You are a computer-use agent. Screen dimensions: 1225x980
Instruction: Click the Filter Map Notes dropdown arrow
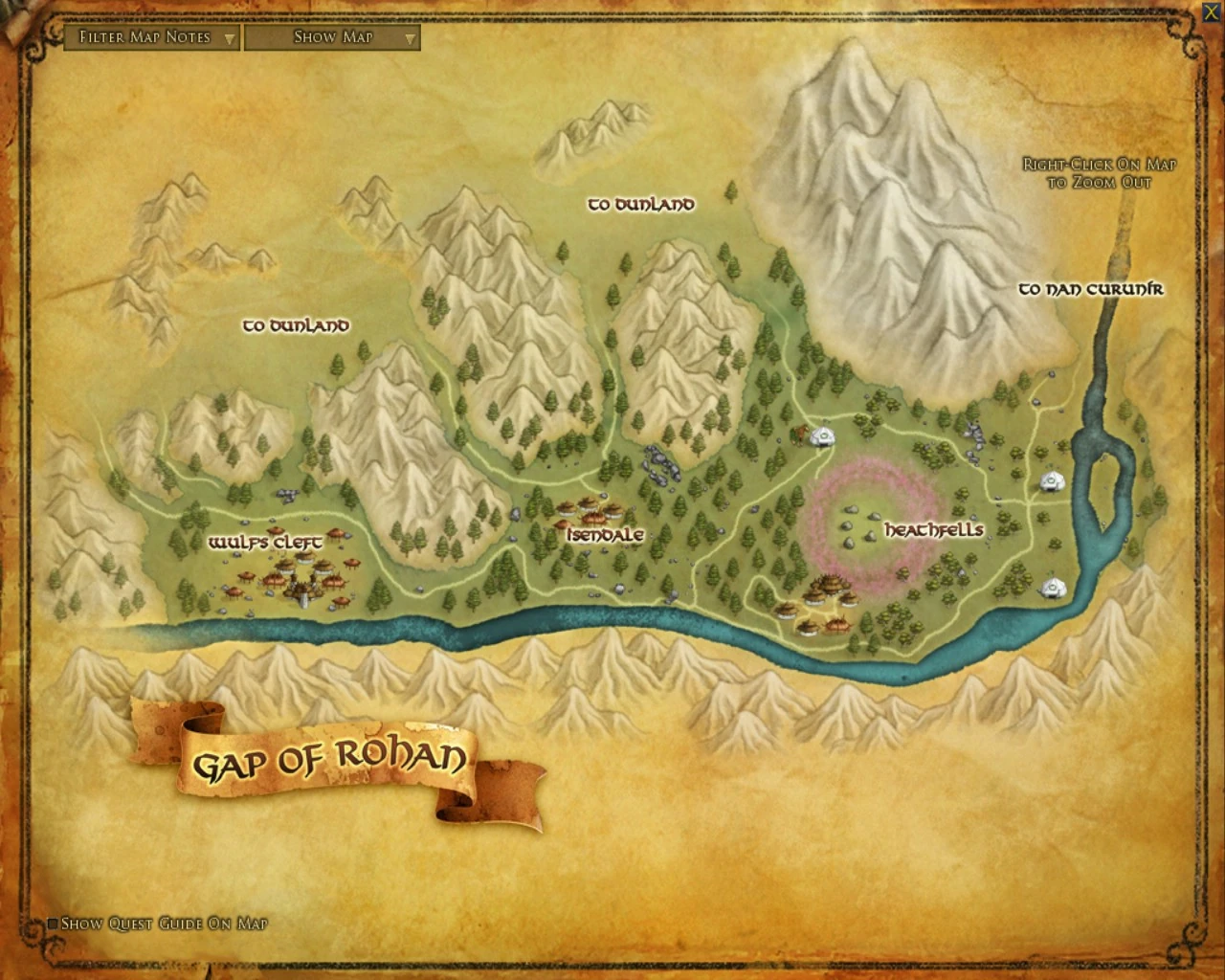tap(228, 39)
